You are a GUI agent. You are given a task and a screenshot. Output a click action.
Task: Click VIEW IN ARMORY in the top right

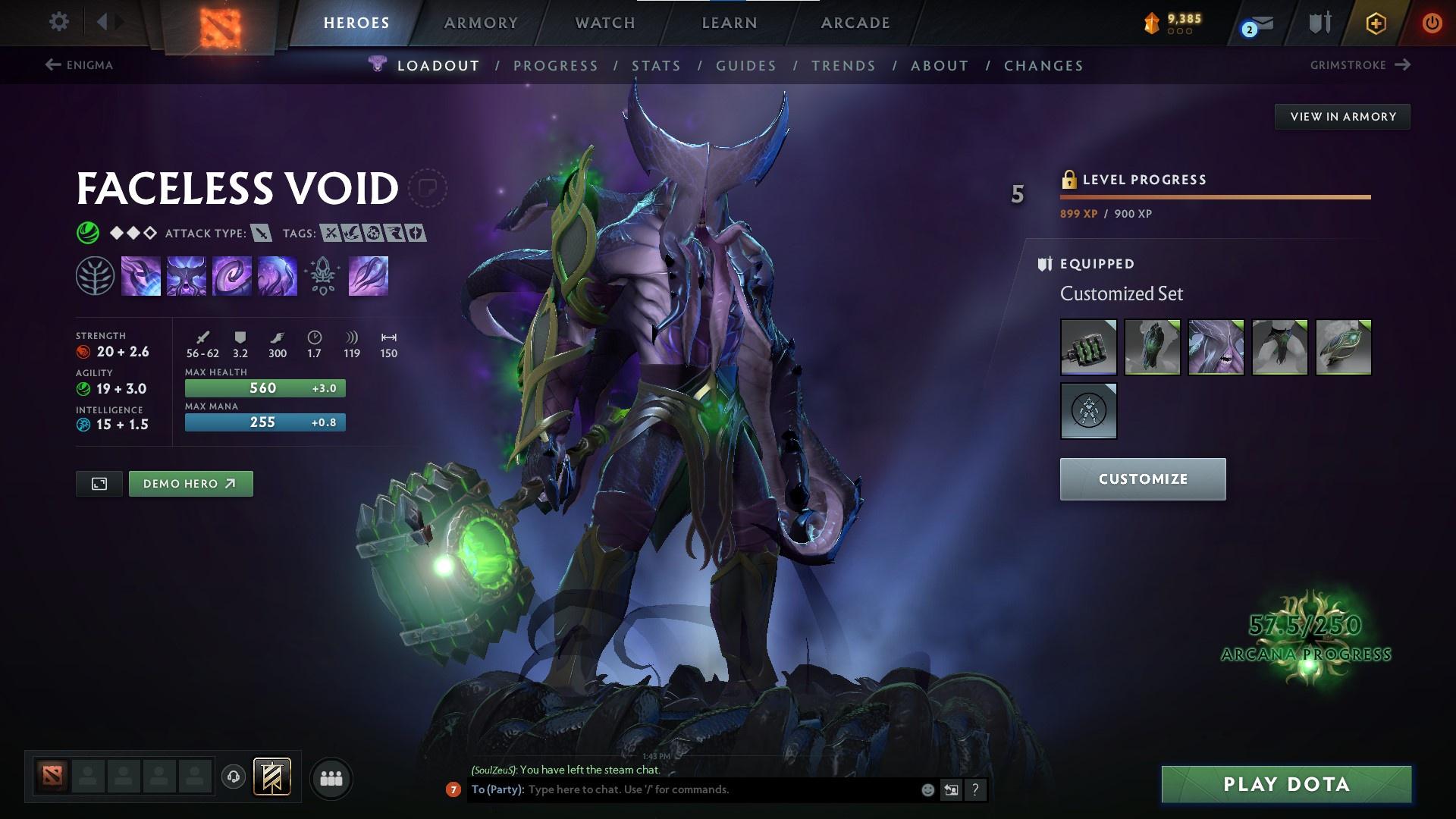tap(1342, 116)
